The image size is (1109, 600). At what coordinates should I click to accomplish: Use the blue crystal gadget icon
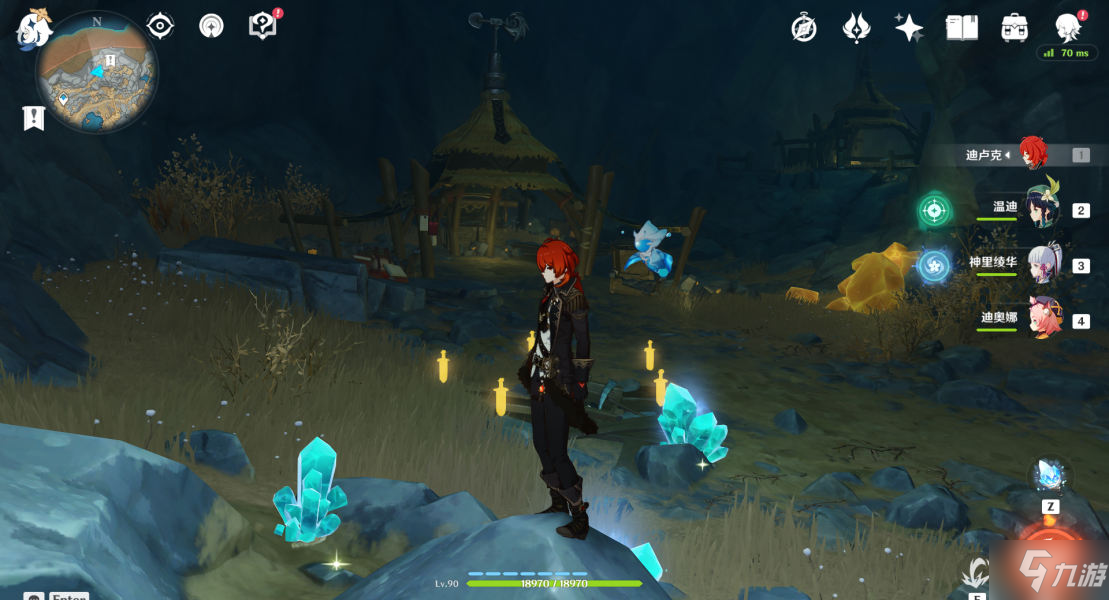pos(1051,474)
